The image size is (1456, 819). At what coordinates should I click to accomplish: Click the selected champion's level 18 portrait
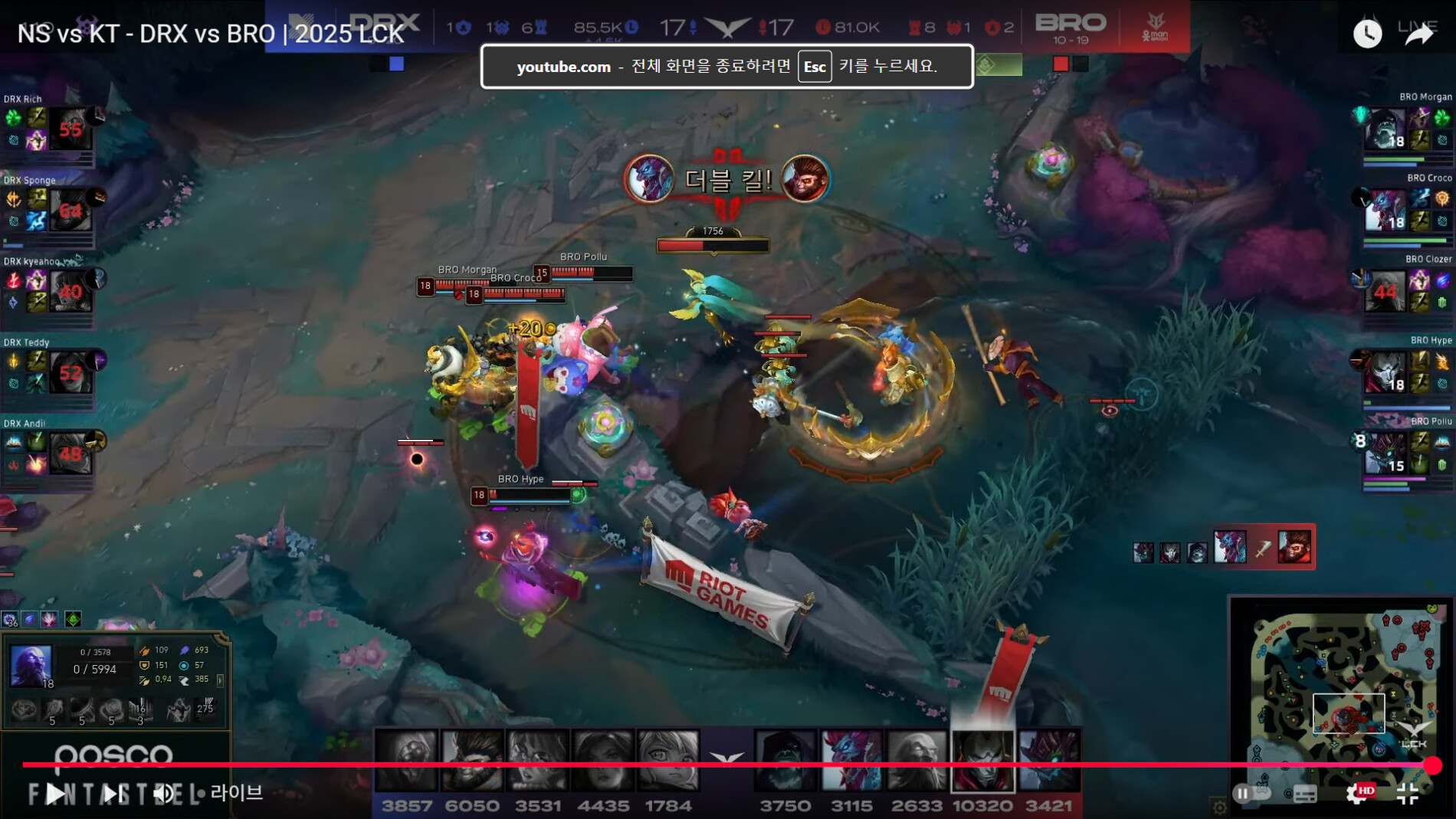click(x=31, y=665)
